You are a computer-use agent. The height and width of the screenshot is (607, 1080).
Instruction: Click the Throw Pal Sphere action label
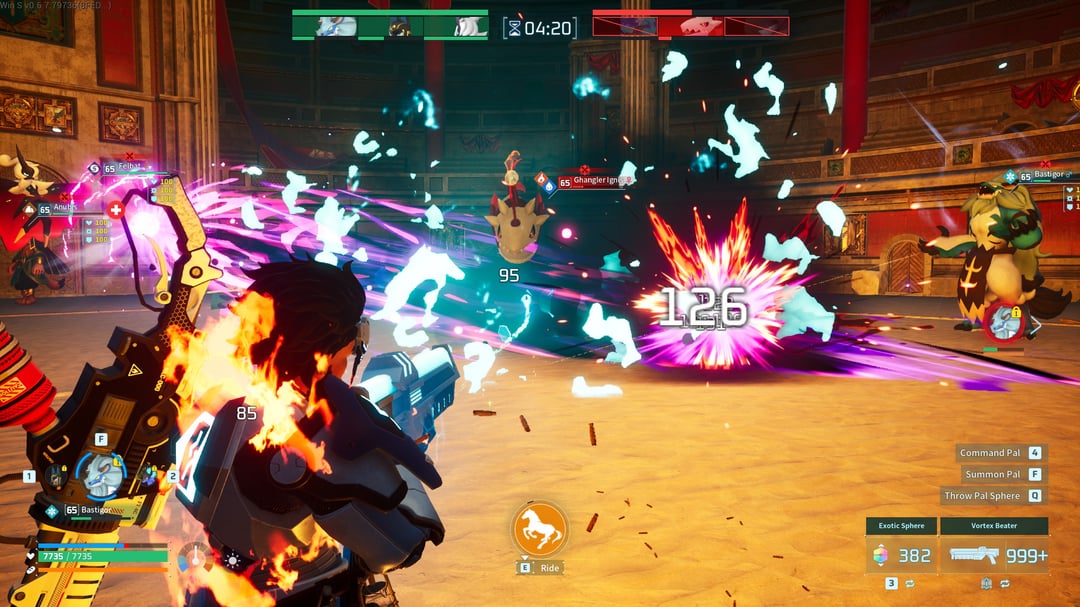[981, 495]
